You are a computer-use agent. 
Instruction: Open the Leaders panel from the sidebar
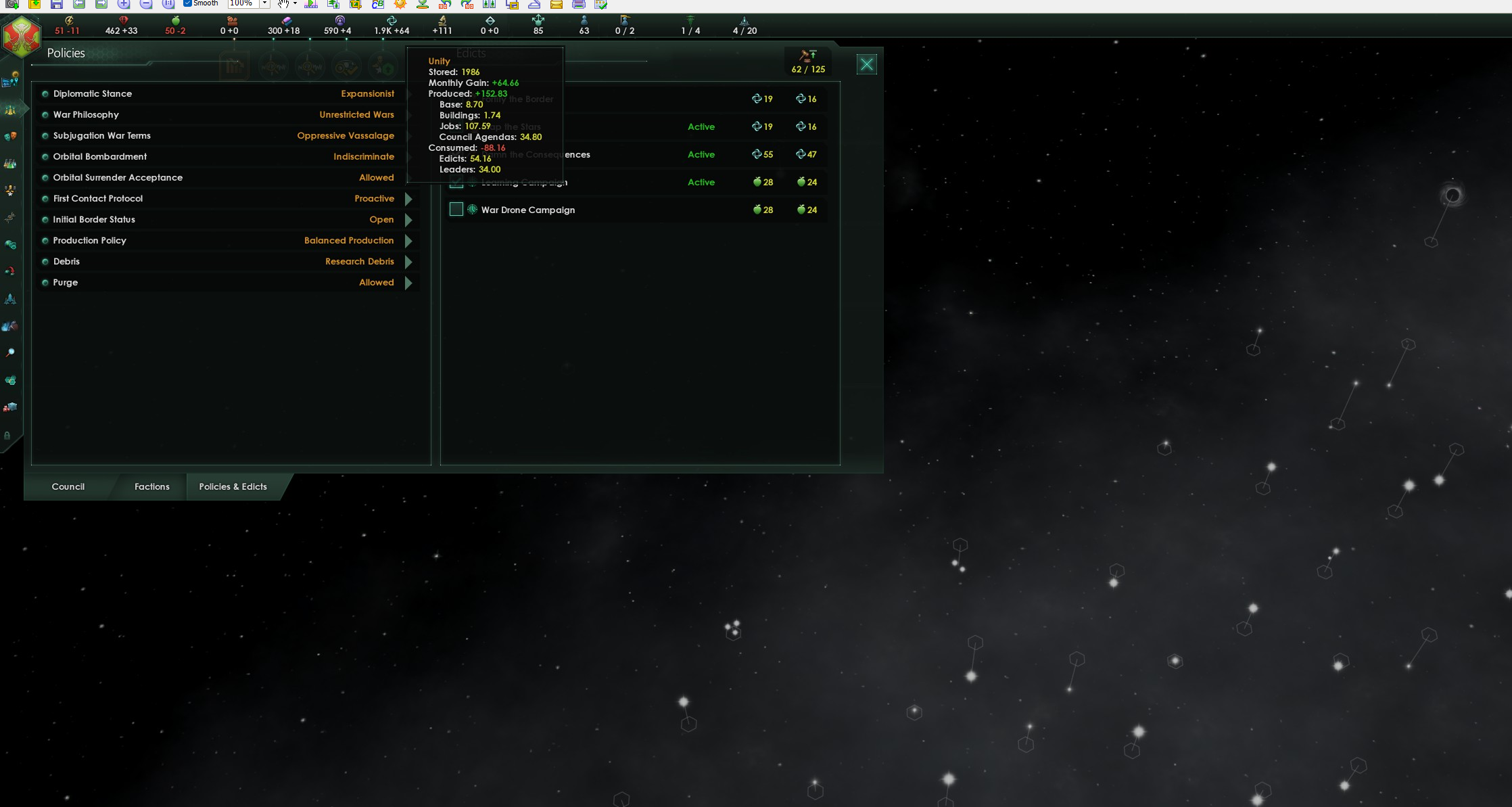[x=10, y=189]
